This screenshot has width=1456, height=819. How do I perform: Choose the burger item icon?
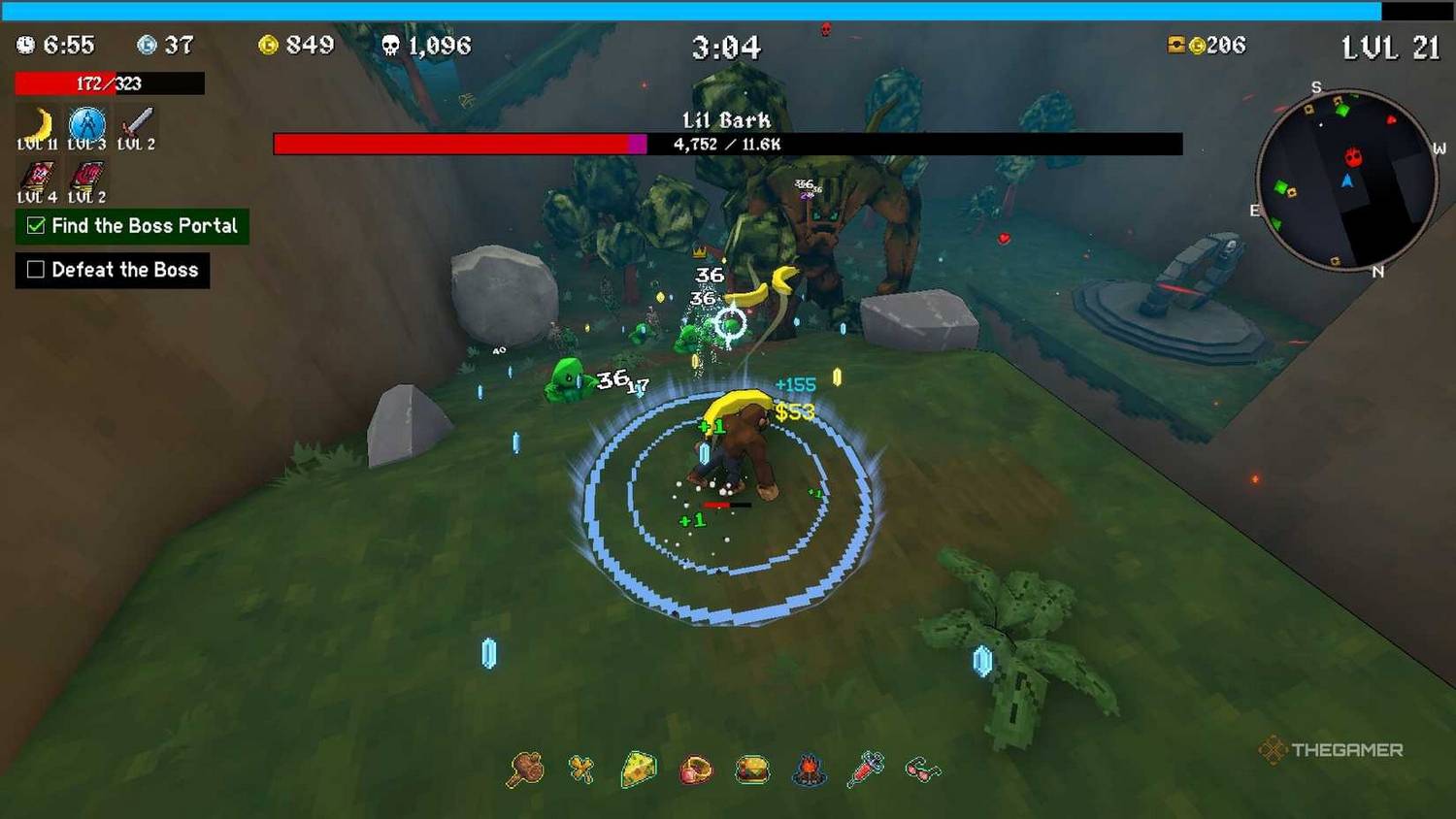(x=752, y=770)
